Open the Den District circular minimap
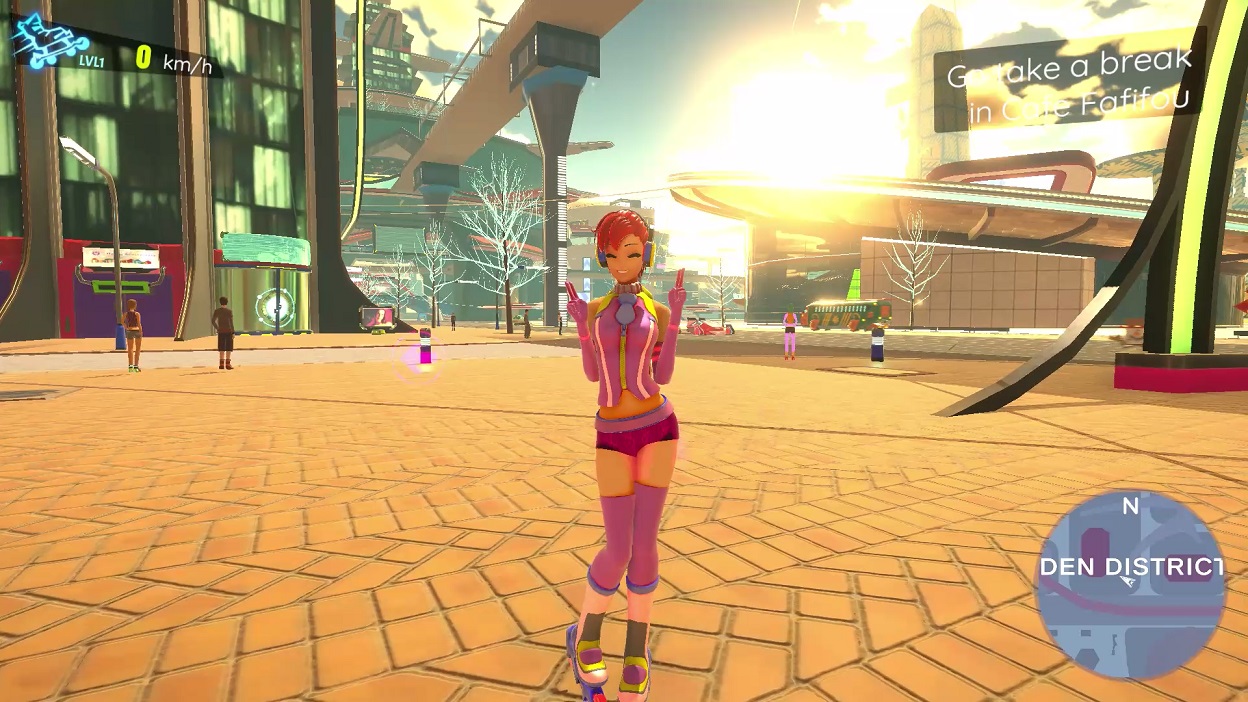Viewport: 1248px width, 702px height. [1130, 585]
